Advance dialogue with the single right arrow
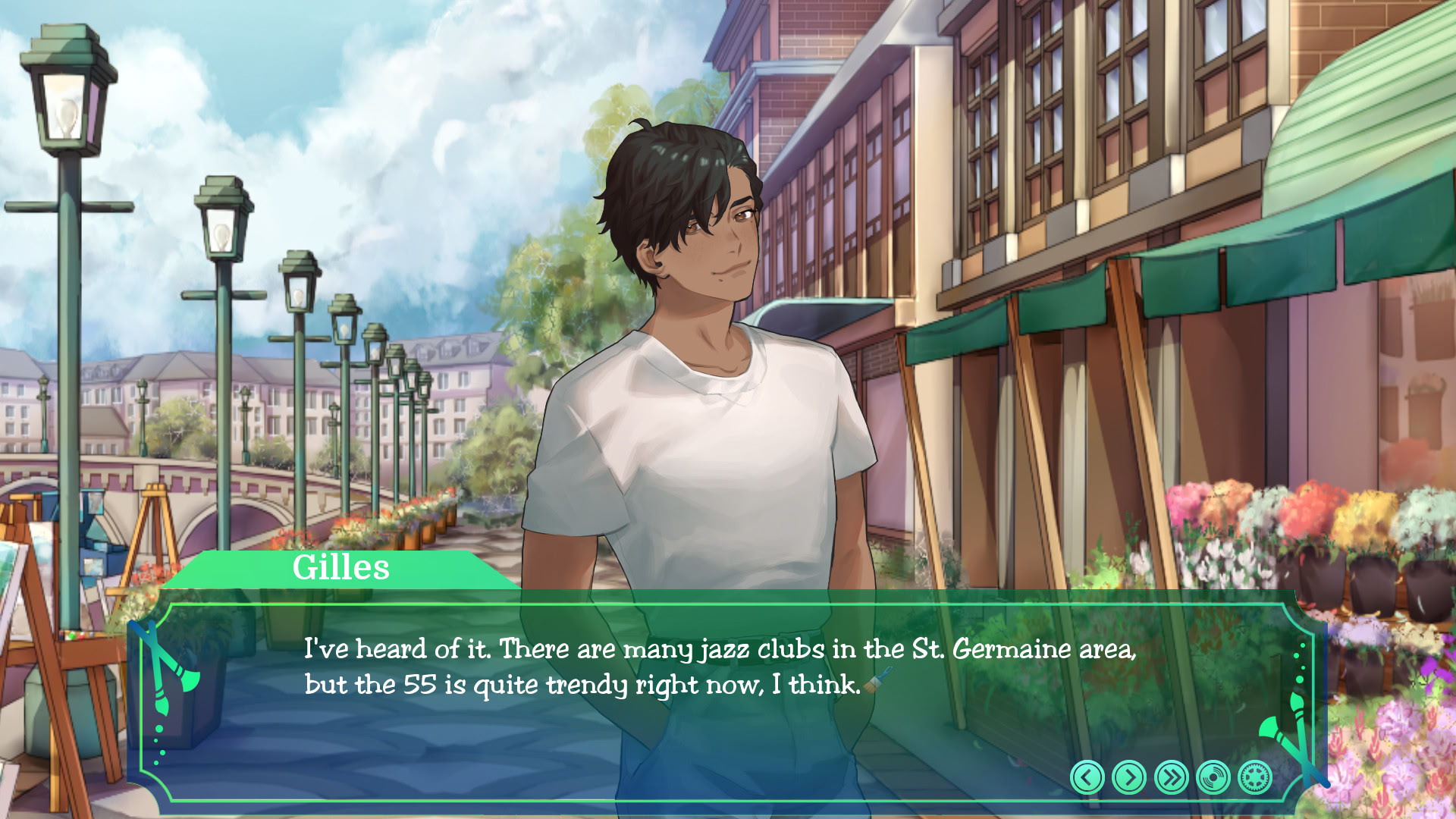This screenshot has width=1456, height=819. point(1129,777)
